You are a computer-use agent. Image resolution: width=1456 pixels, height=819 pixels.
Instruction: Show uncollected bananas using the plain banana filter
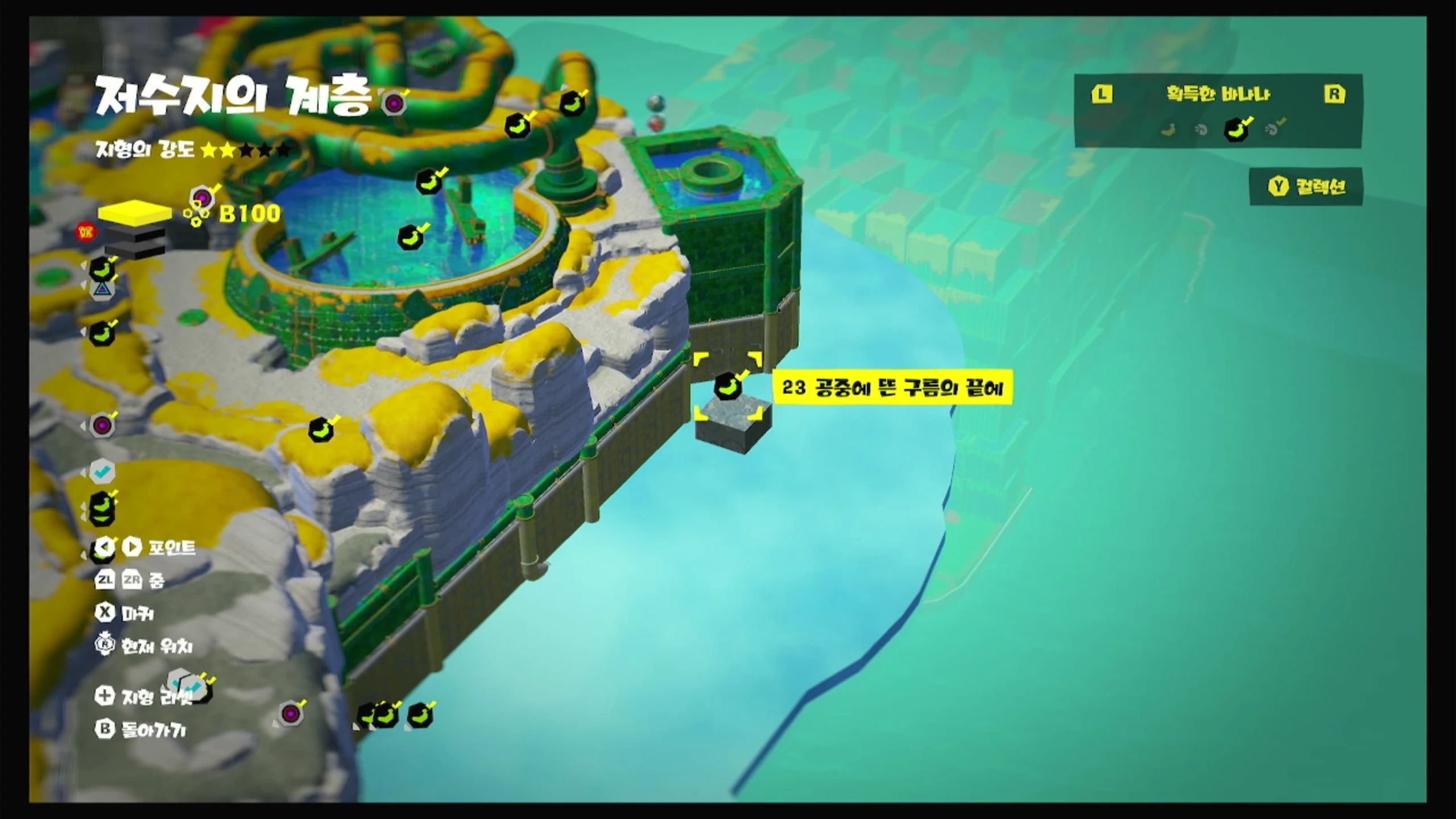click(1168, 130)
